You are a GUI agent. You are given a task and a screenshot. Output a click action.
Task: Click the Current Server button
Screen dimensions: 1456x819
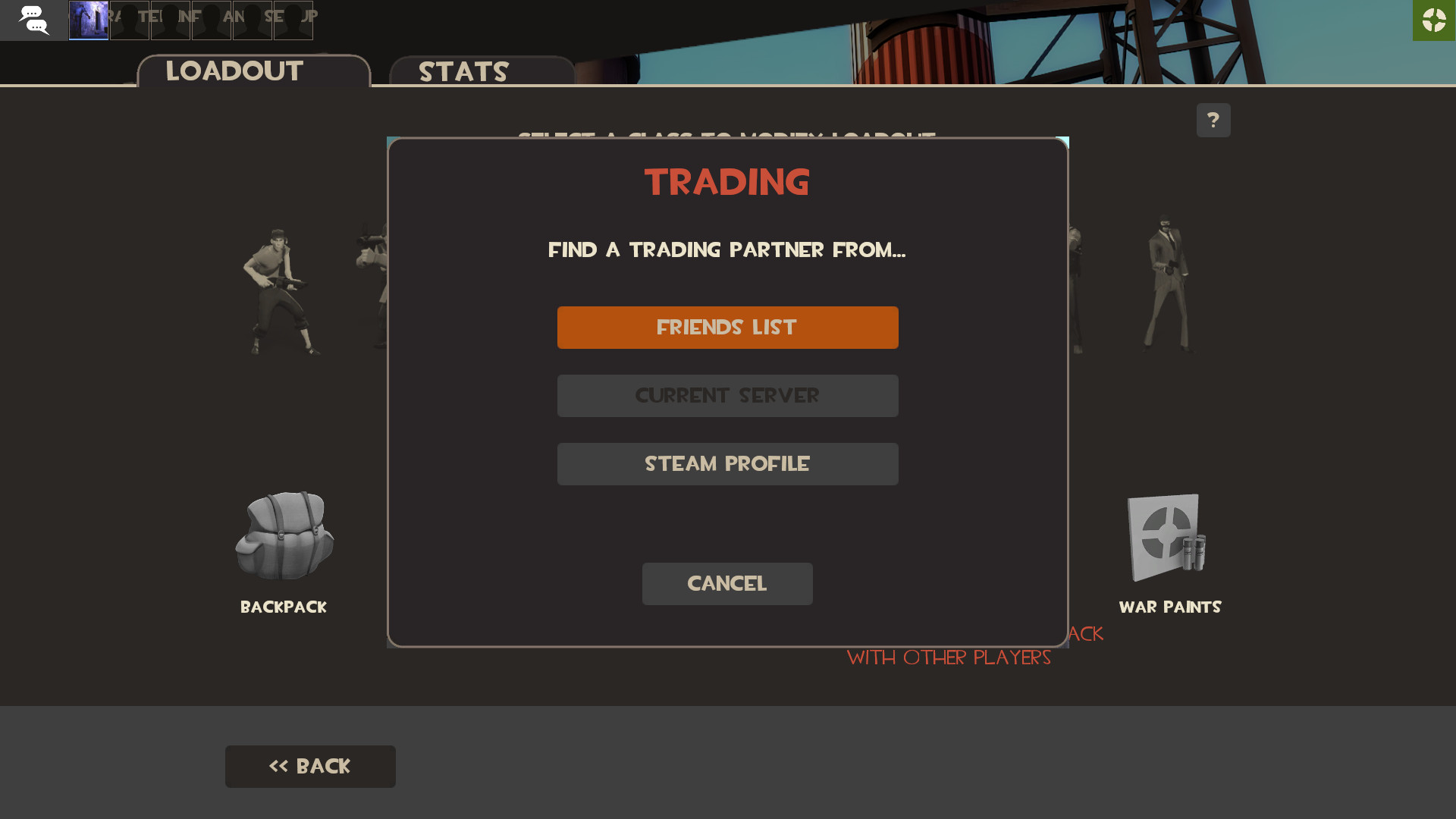tap(726, 395)
